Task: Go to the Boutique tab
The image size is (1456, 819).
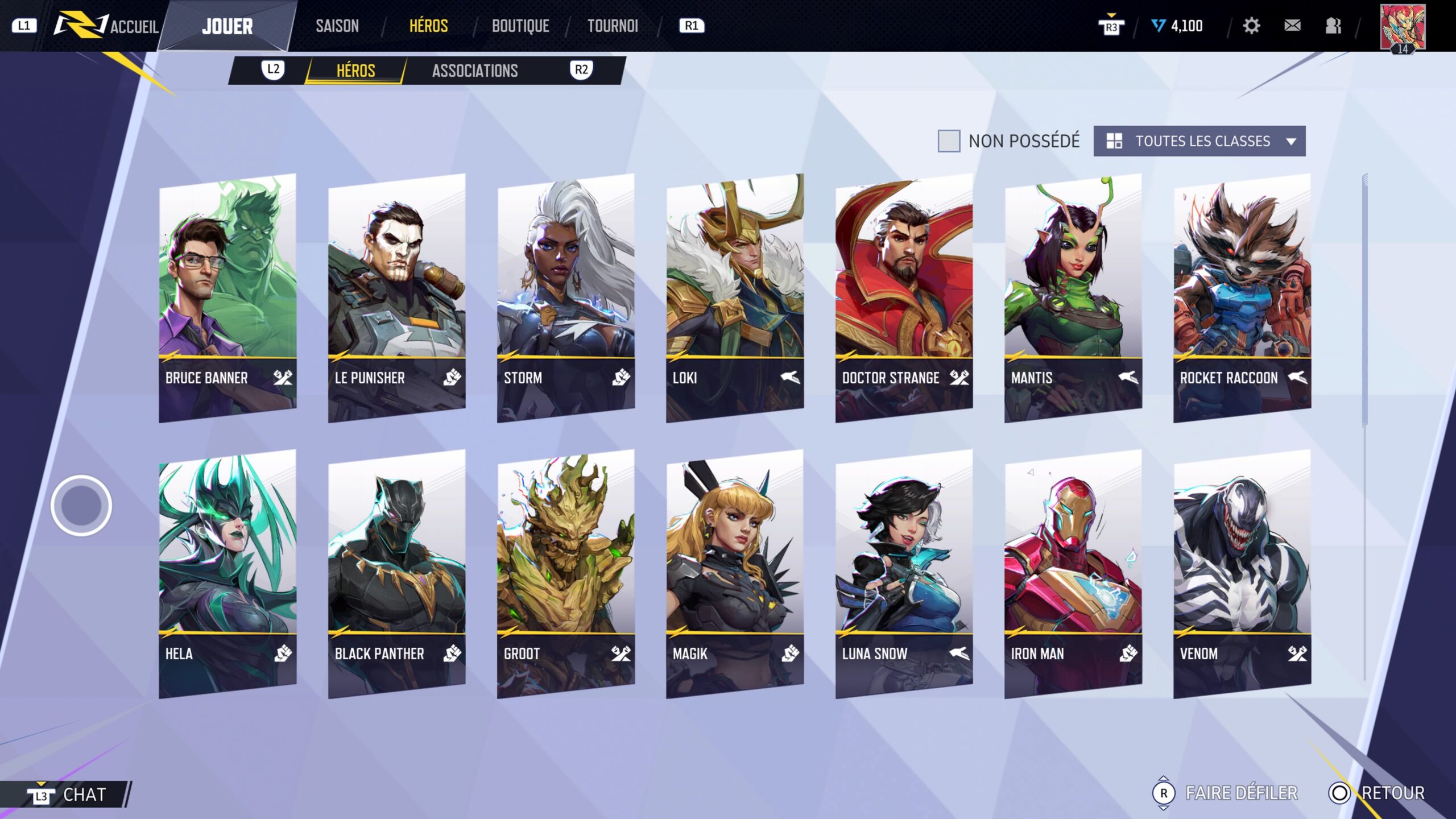Action: 520,26
